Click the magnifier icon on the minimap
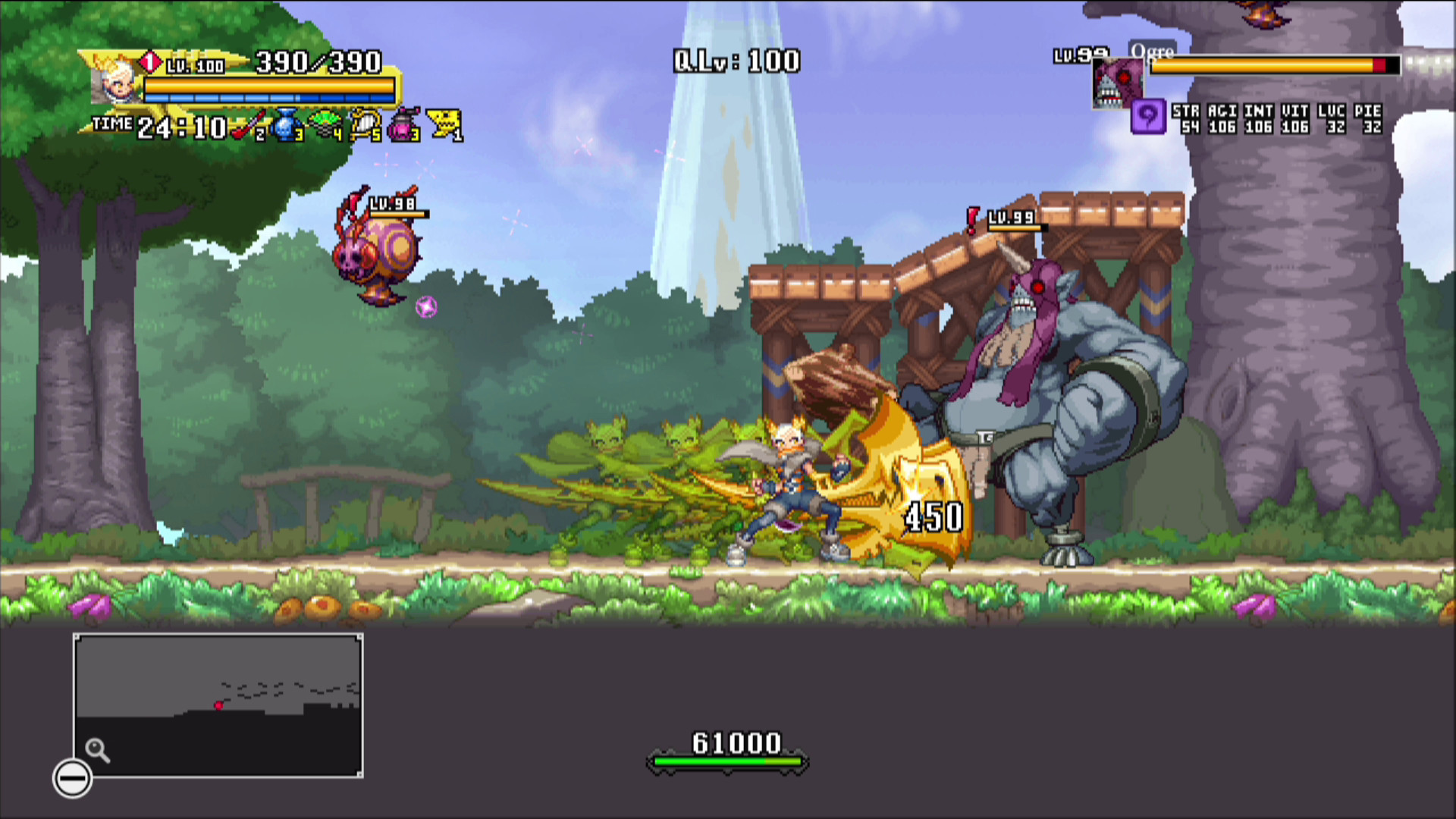 point(96,749)
